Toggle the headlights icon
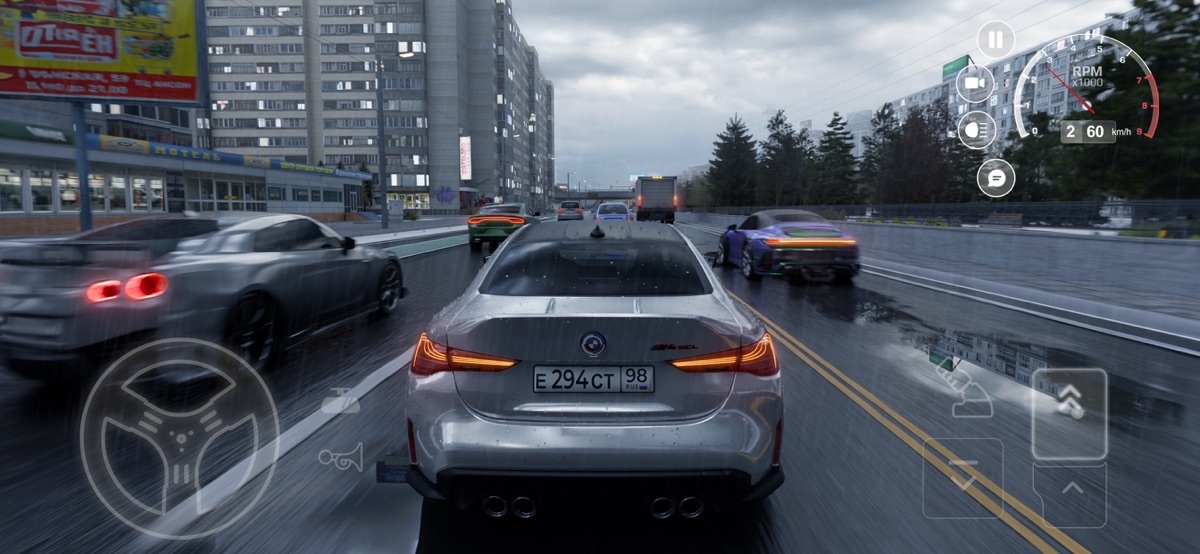This screenshot has width=1200, height=554. click(x=976, y=130)
